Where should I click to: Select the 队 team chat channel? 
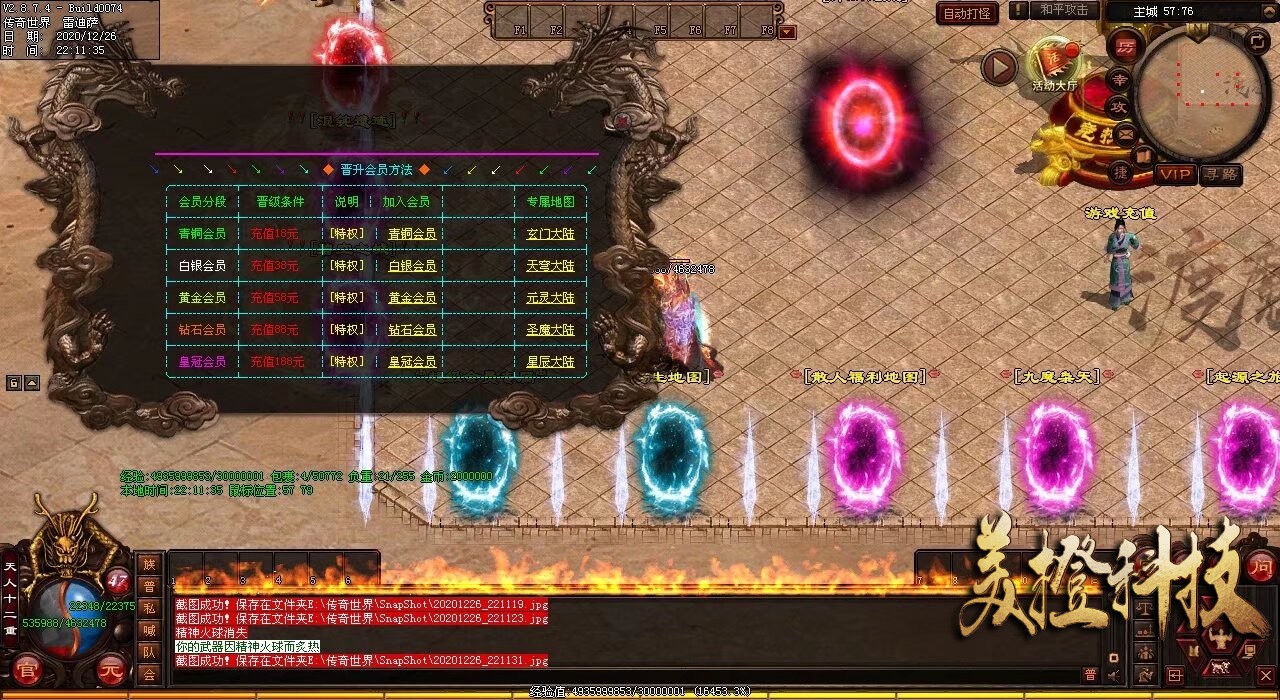[x=149, y=652]
